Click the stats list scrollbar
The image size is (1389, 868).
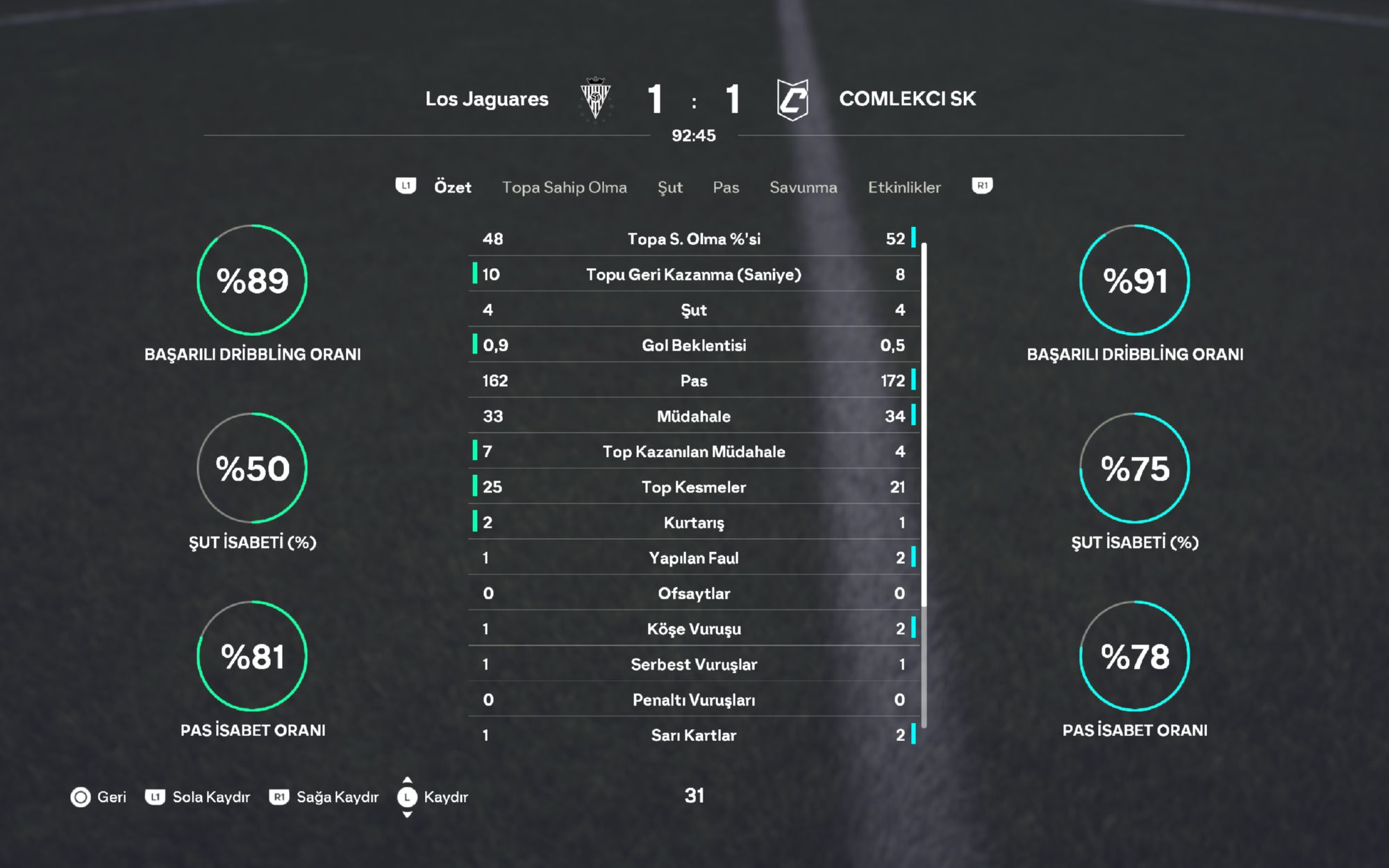click(924, 486)
